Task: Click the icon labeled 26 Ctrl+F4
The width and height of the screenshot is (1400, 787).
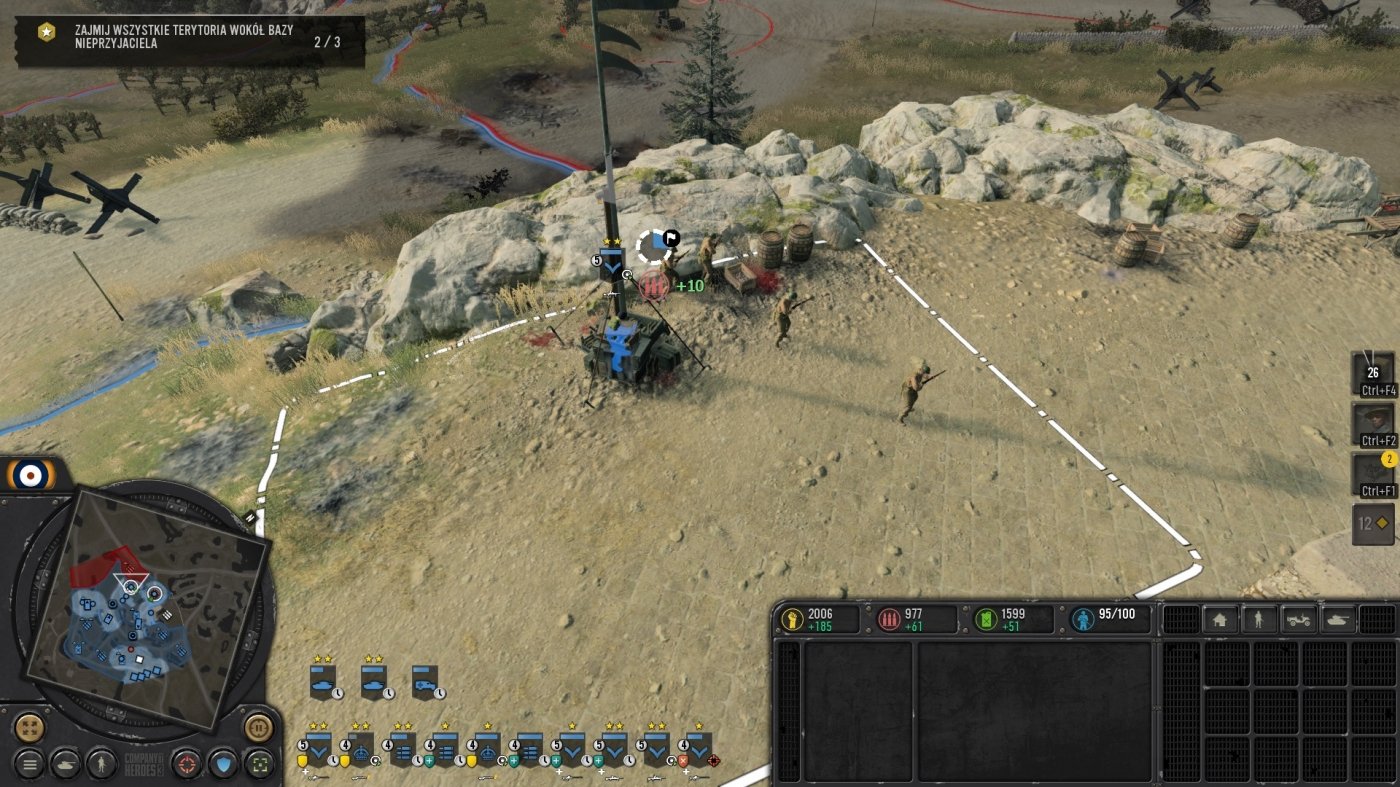Action: tap(1372, 374)
